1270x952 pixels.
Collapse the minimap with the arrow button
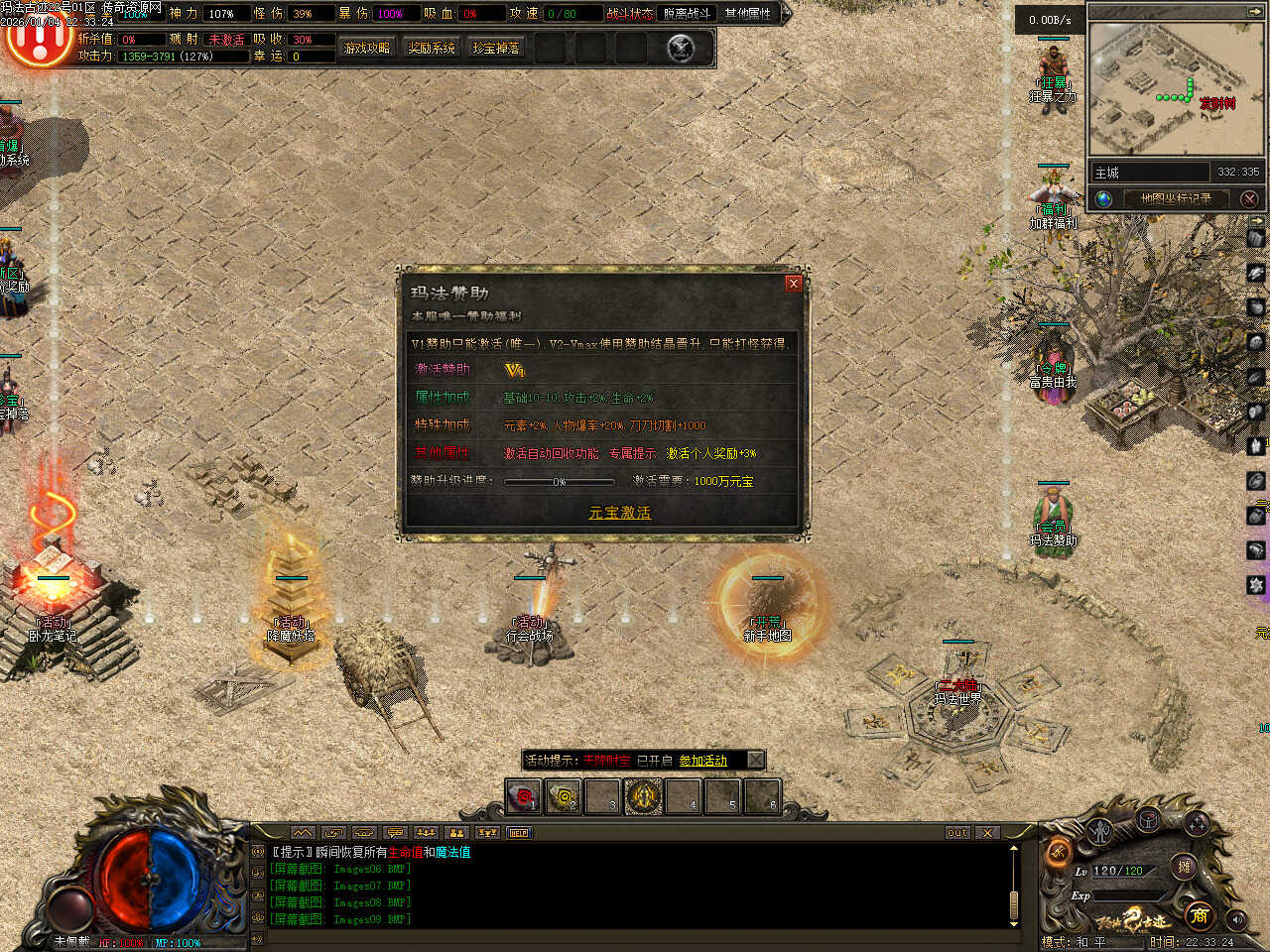(x=1256, y=12)
